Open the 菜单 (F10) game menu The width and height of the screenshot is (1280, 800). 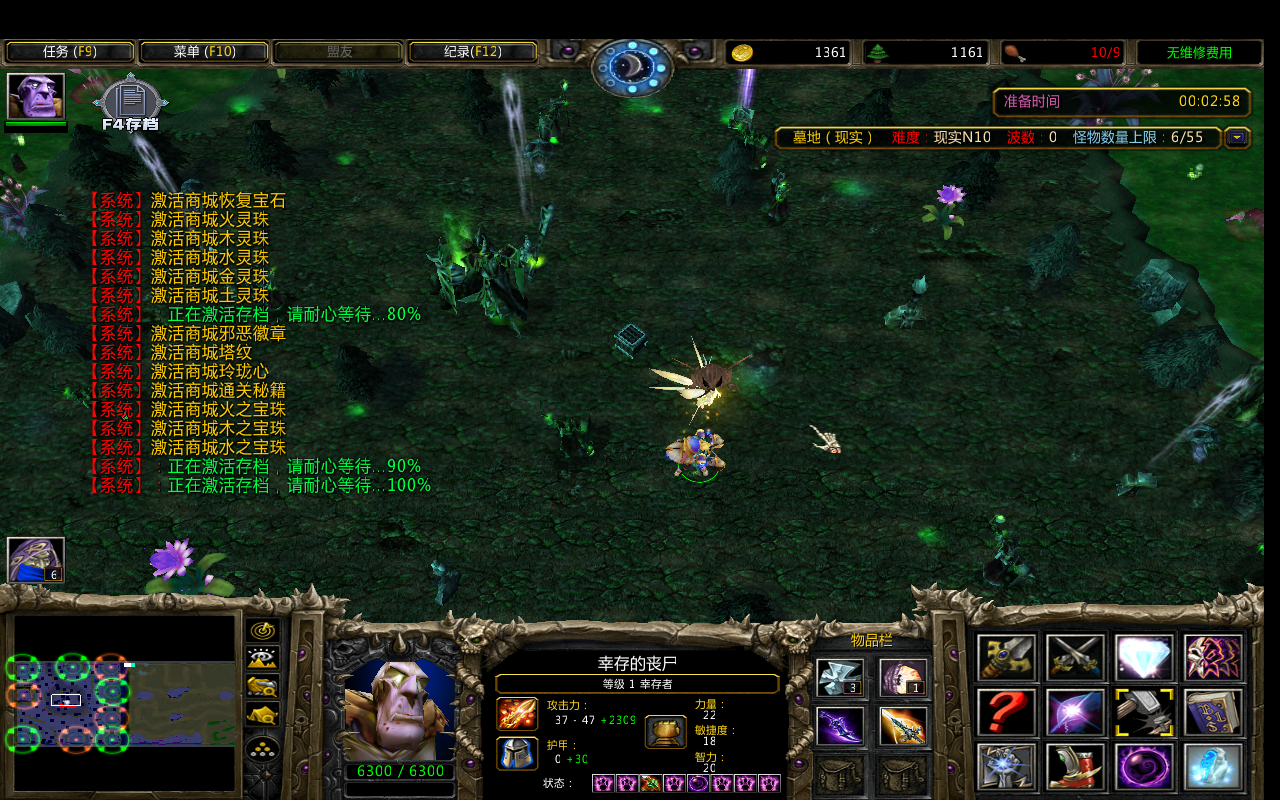click(204, 52)
